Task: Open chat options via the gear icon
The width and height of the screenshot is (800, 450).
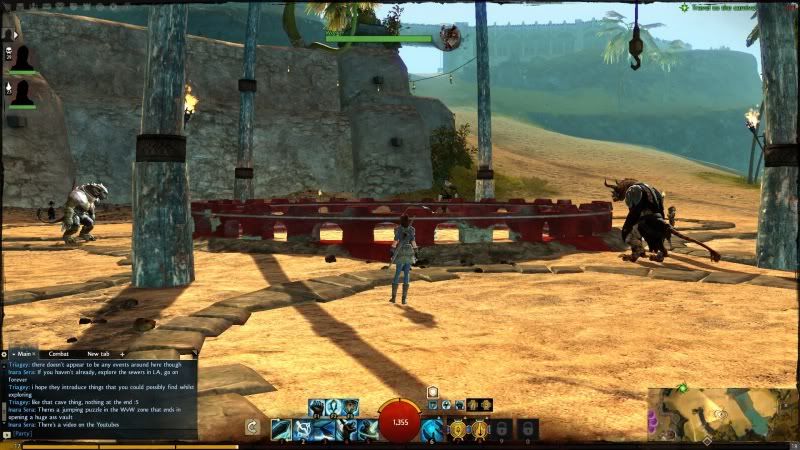Action: click(6, 354)
